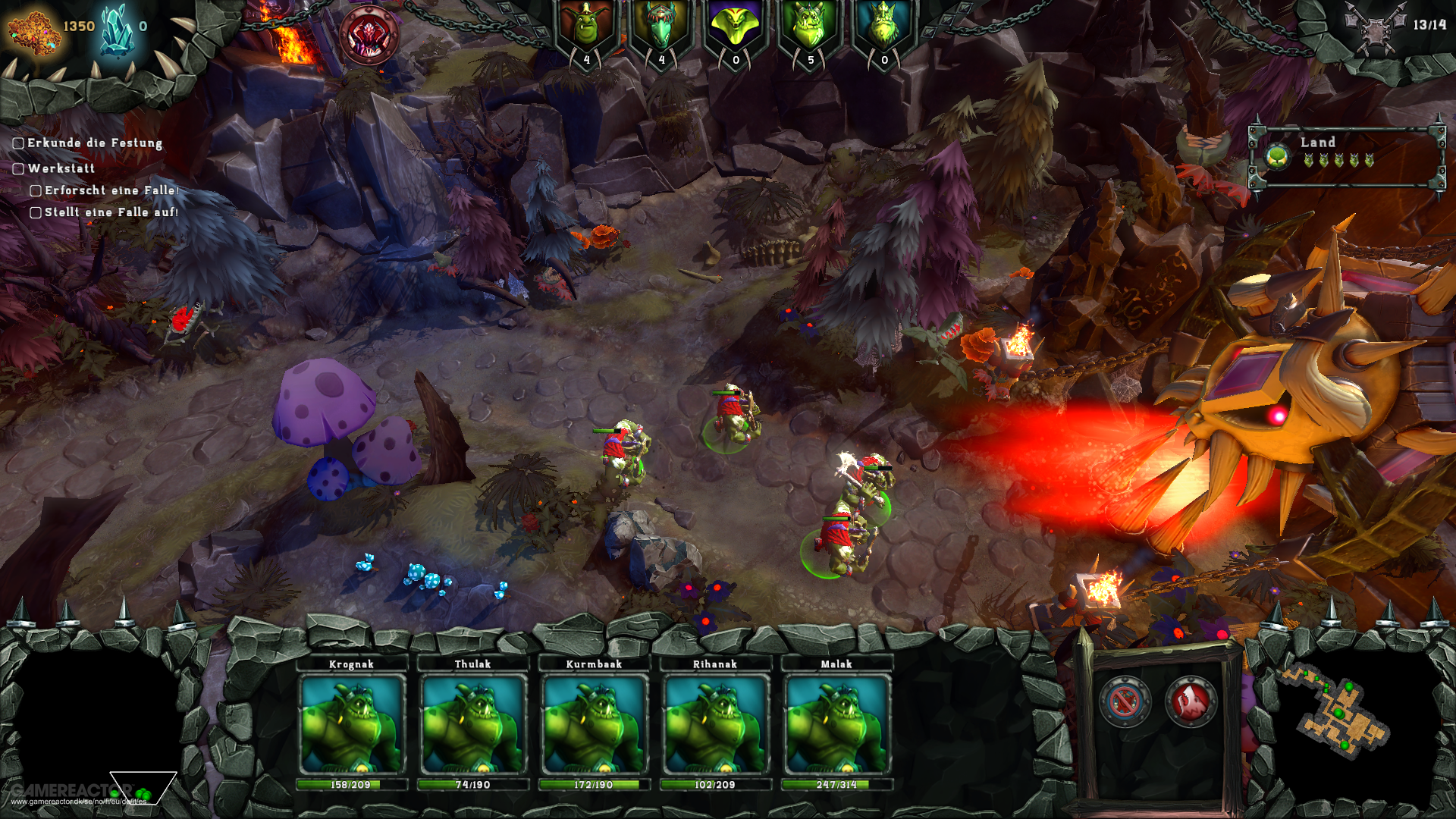Select Krognak's unit portrait
The image size is (1456, 819).
tap(351, 724)
